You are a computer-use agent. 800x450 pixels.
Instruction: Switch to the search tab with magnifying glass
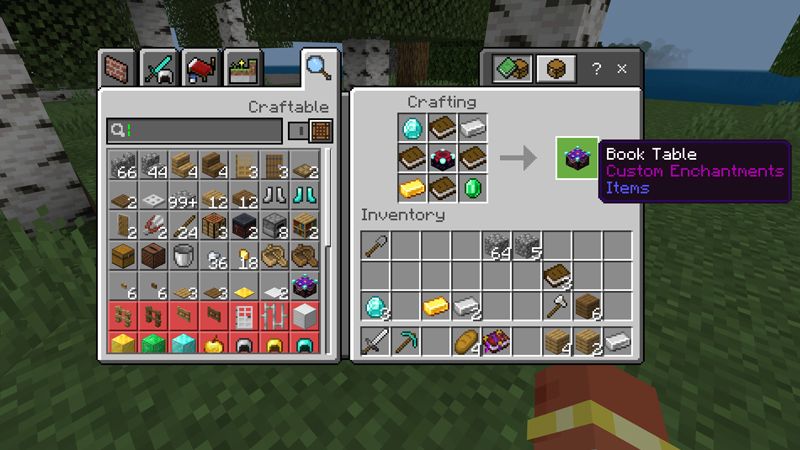click(x=319, y=68)
